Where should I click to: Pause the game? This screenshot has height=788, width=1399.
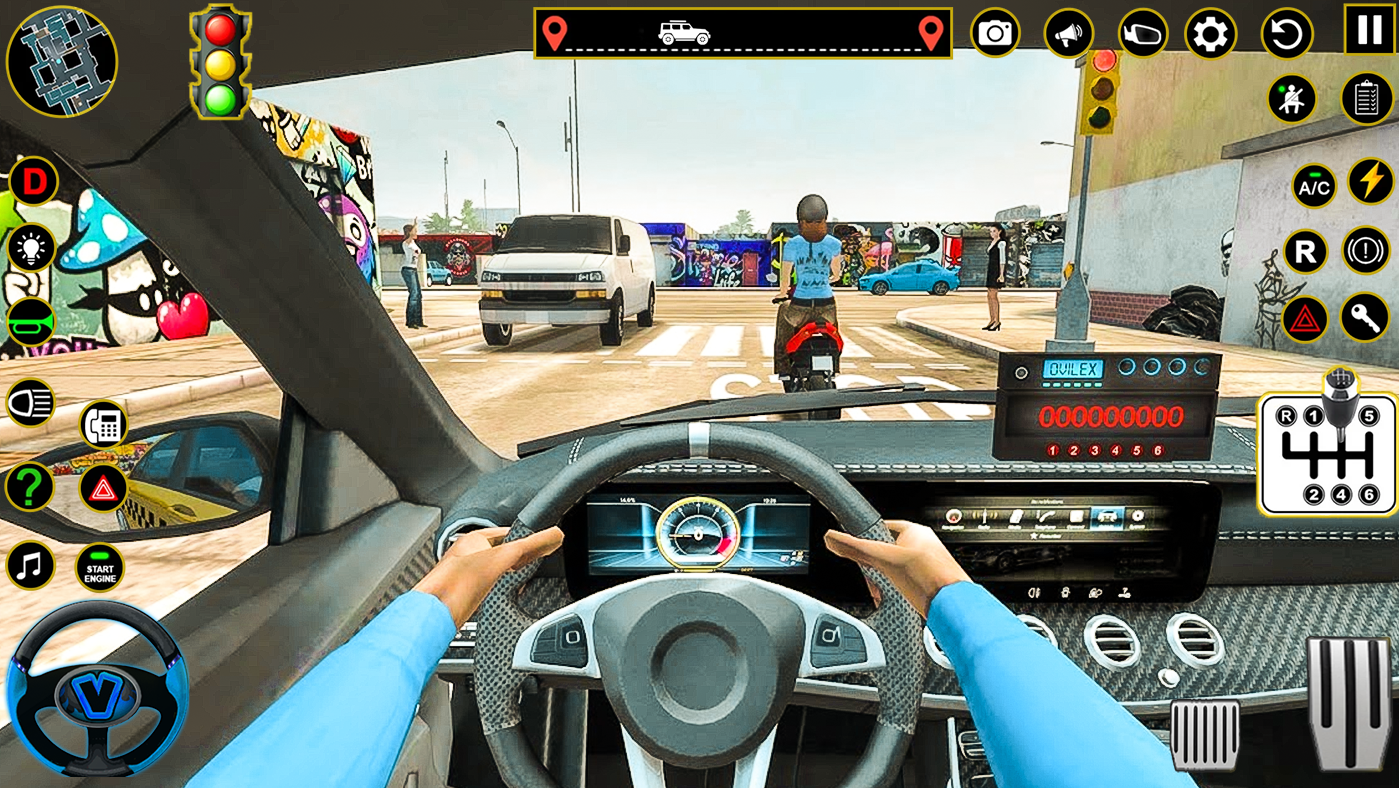tap(1369, 29)
